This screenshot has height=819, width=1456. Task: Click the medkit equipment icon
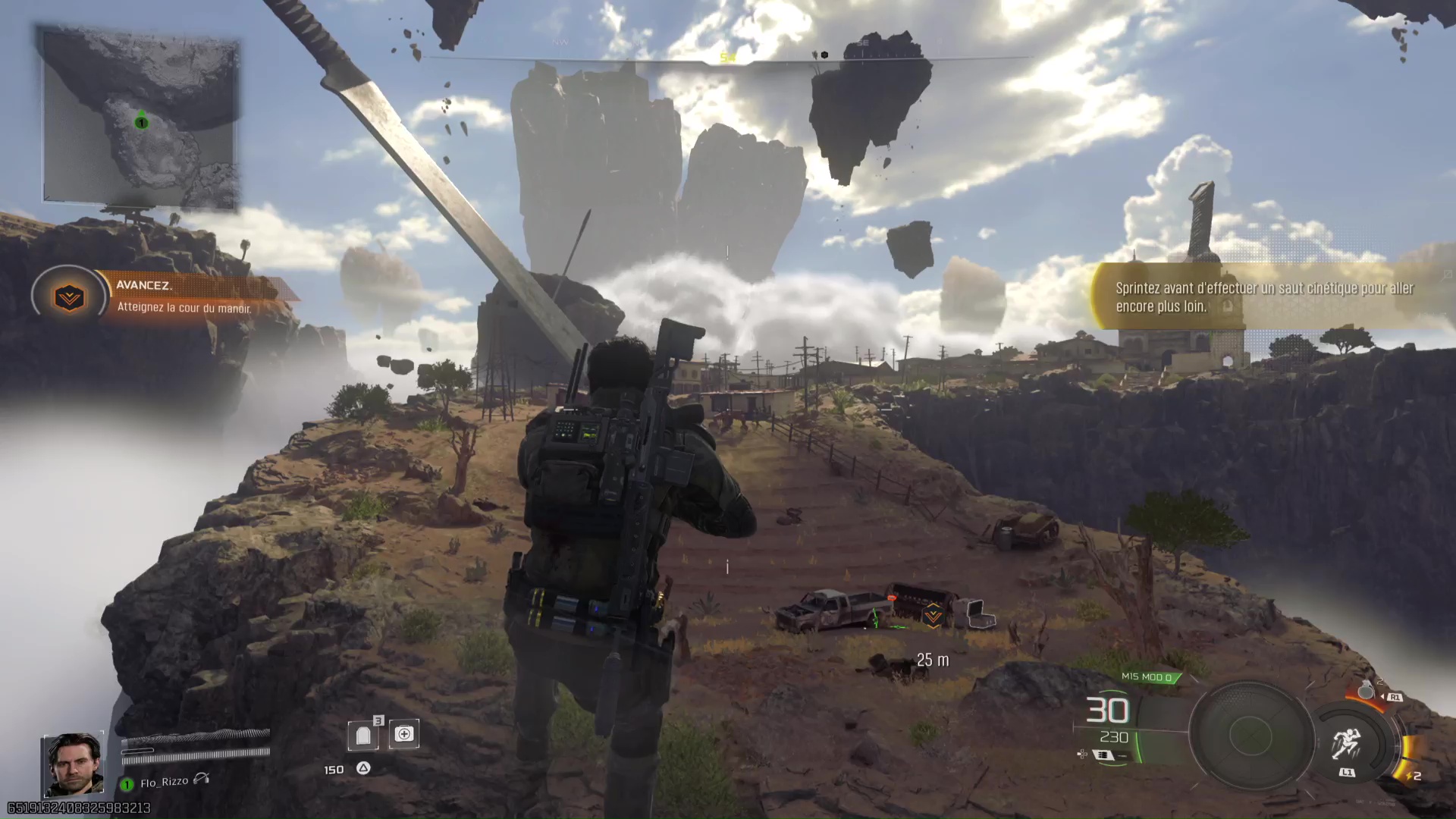tap(403, 733)
